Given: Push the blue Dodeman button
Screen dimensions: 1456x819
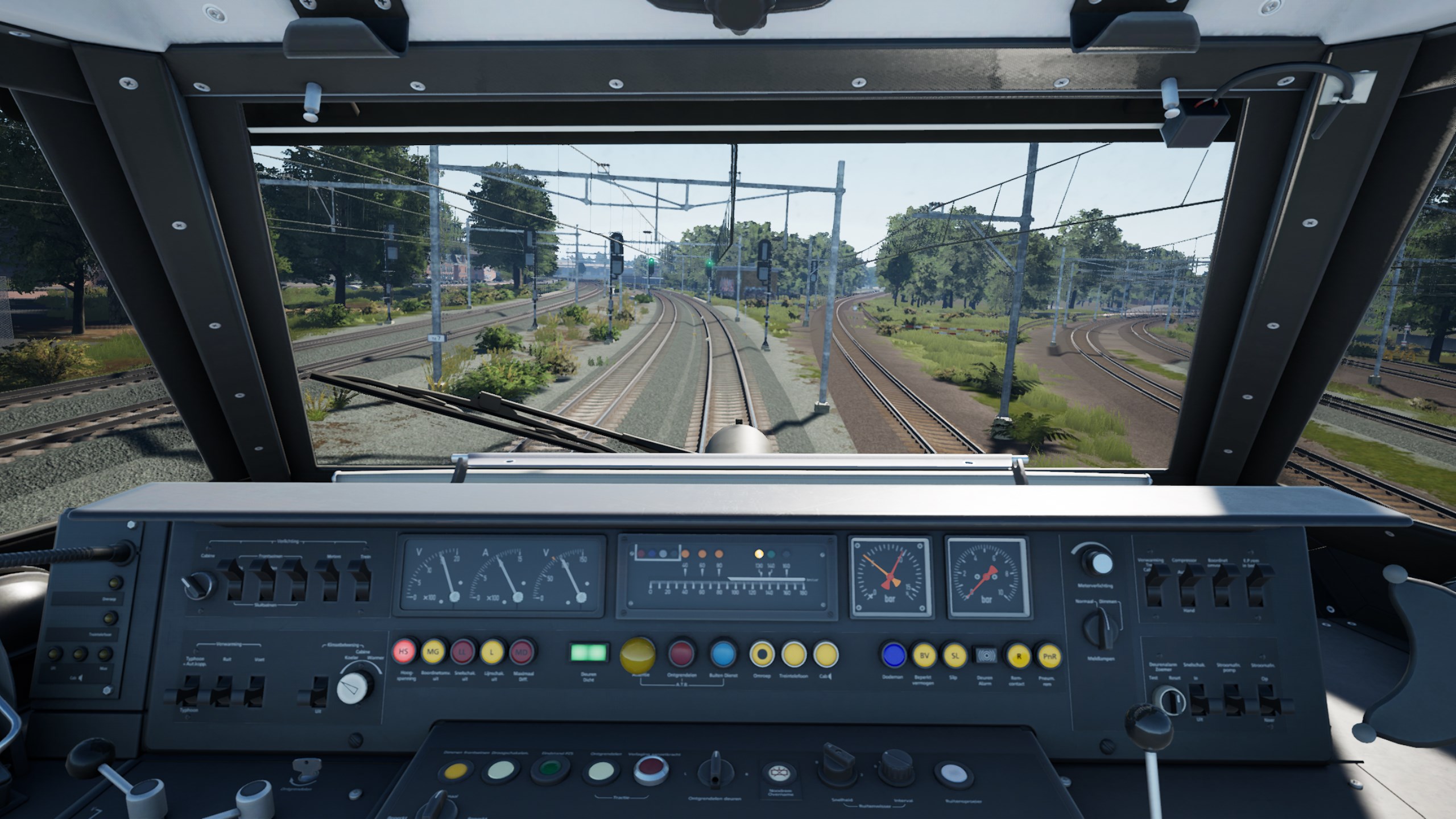Looking at the screenshot, I should tap(894, 655).
